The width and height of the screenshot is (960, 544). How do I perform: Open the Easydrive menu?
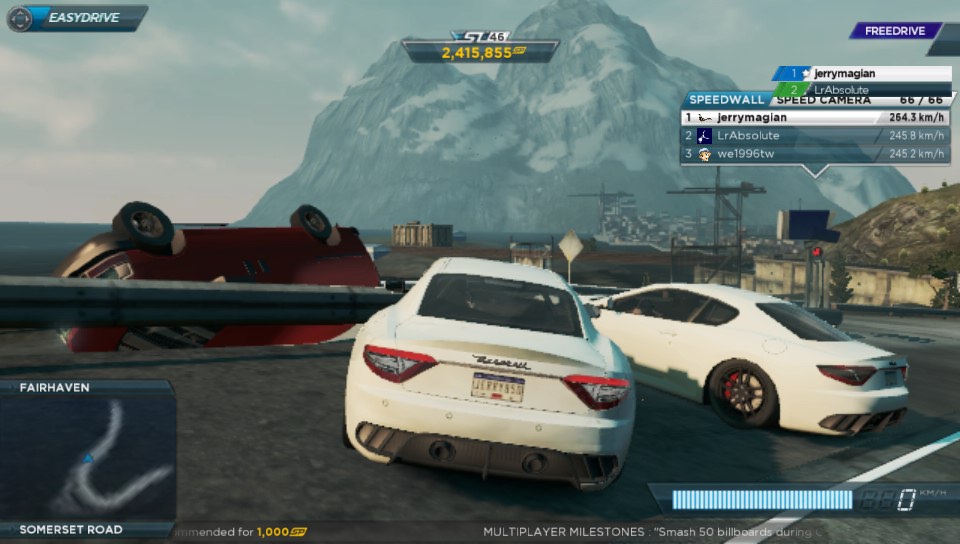click(75, 18)
